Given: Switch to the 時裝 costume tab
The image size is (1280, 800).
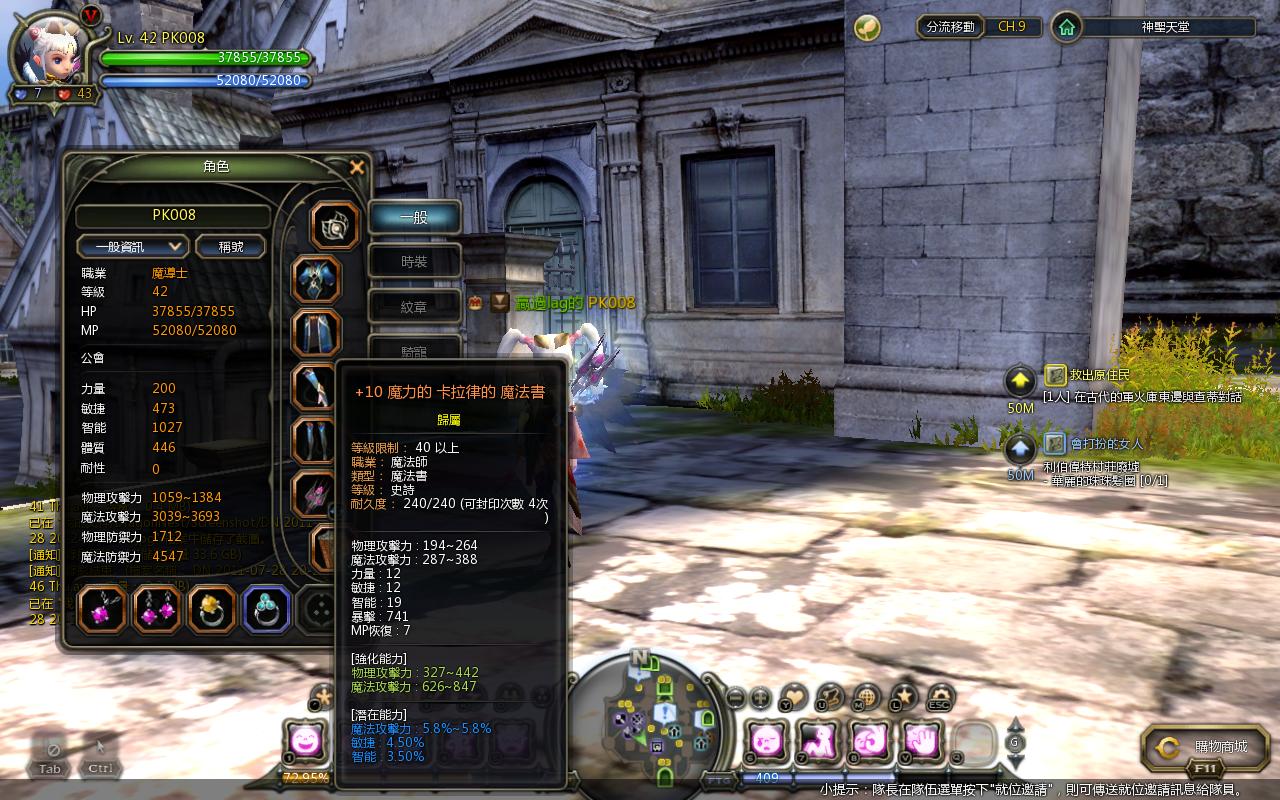Looking at the screenshot, I should click(414, 262).
